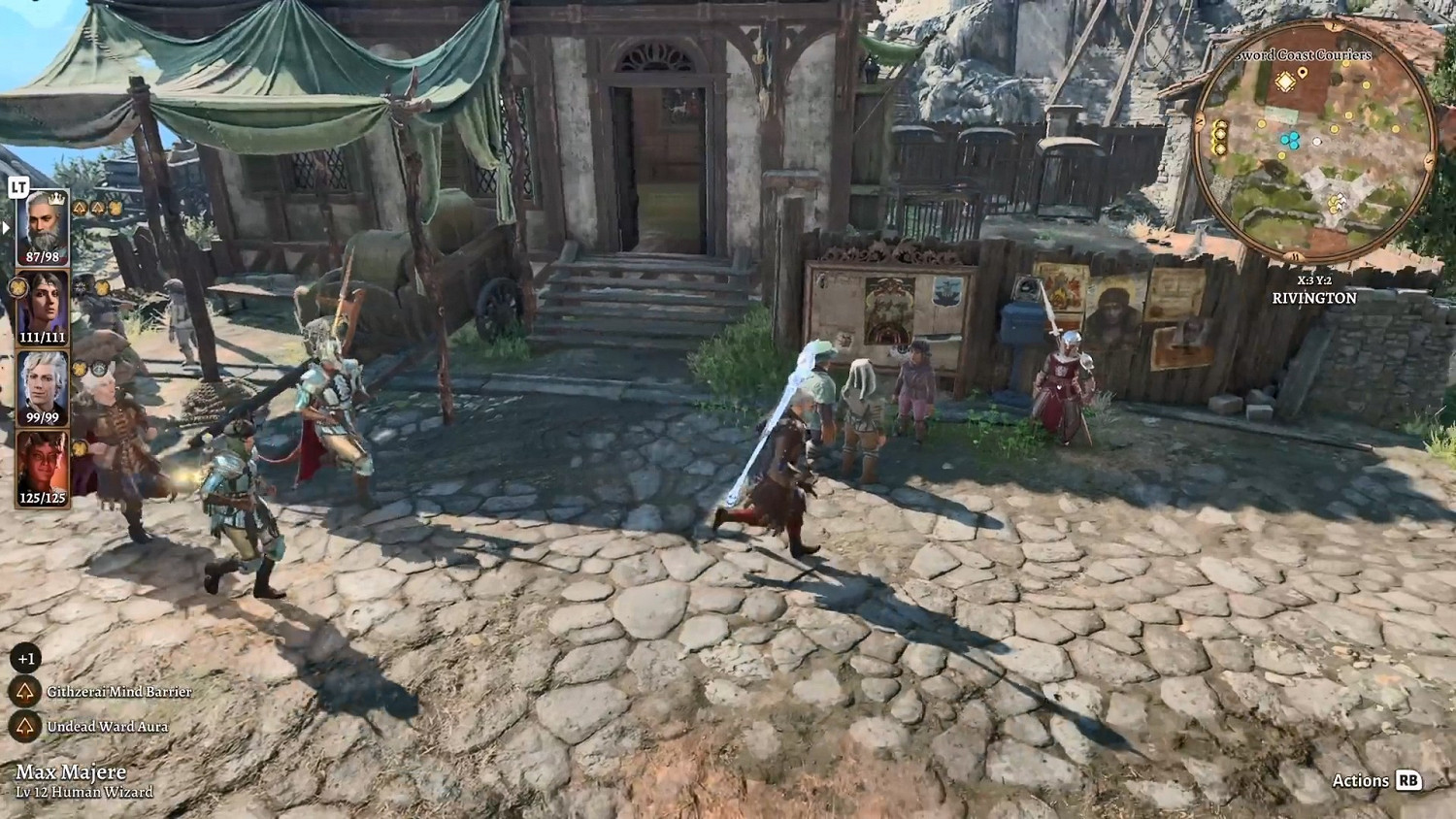Select the gold waypoint diamond on the minimap
The image size is (1456, 819).
[1285, 82]
